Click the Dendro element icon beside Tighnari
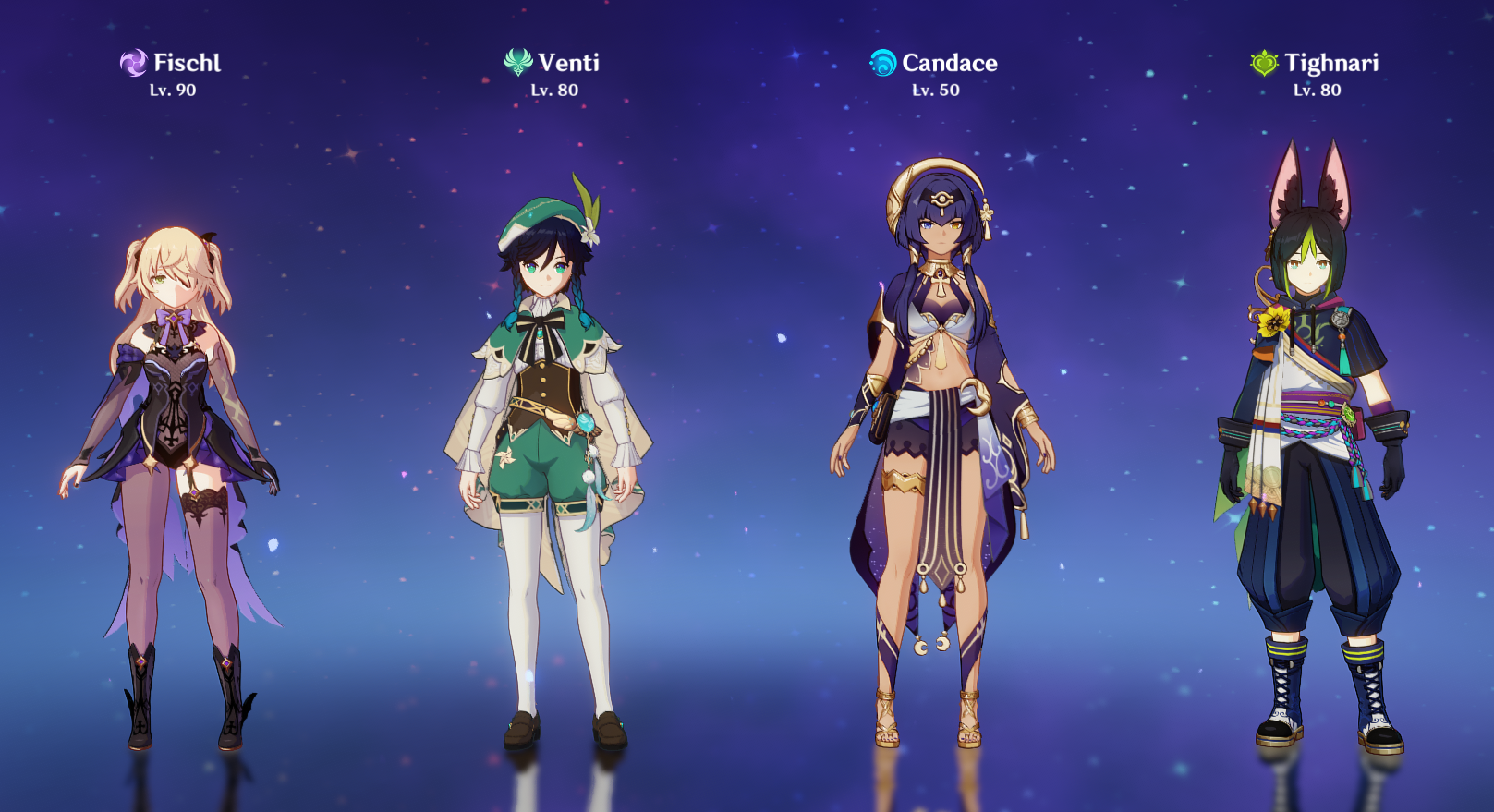The height and width of the screenshot is (812, 1494). 1263,64
